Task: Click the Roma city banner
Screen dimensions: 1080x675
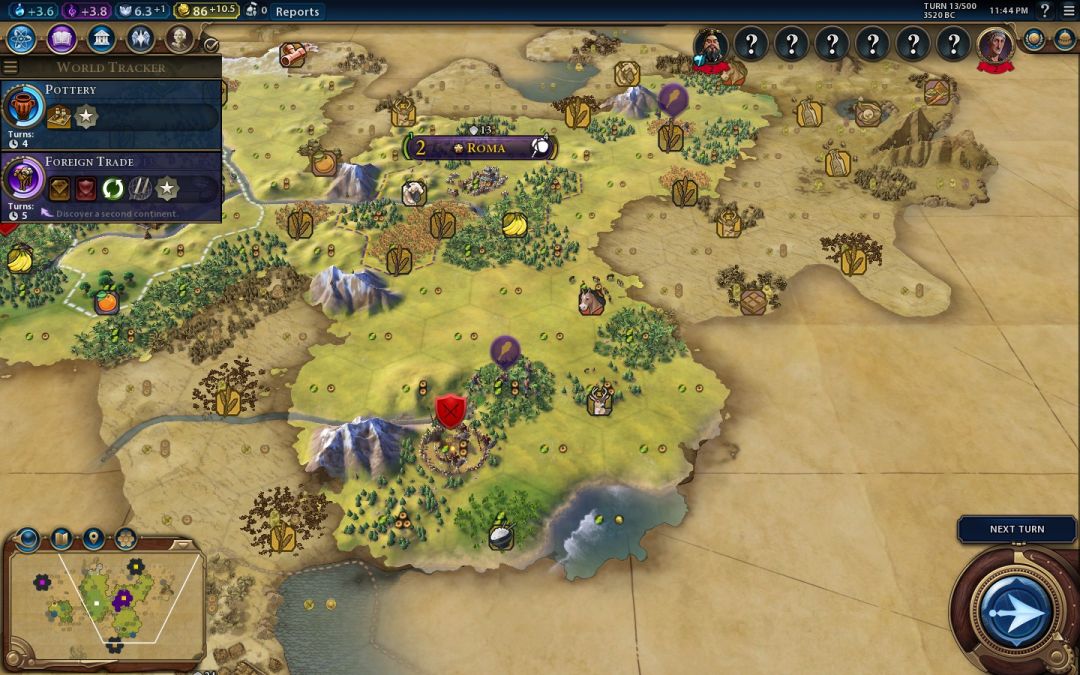Action: click(x=481, y=148)
